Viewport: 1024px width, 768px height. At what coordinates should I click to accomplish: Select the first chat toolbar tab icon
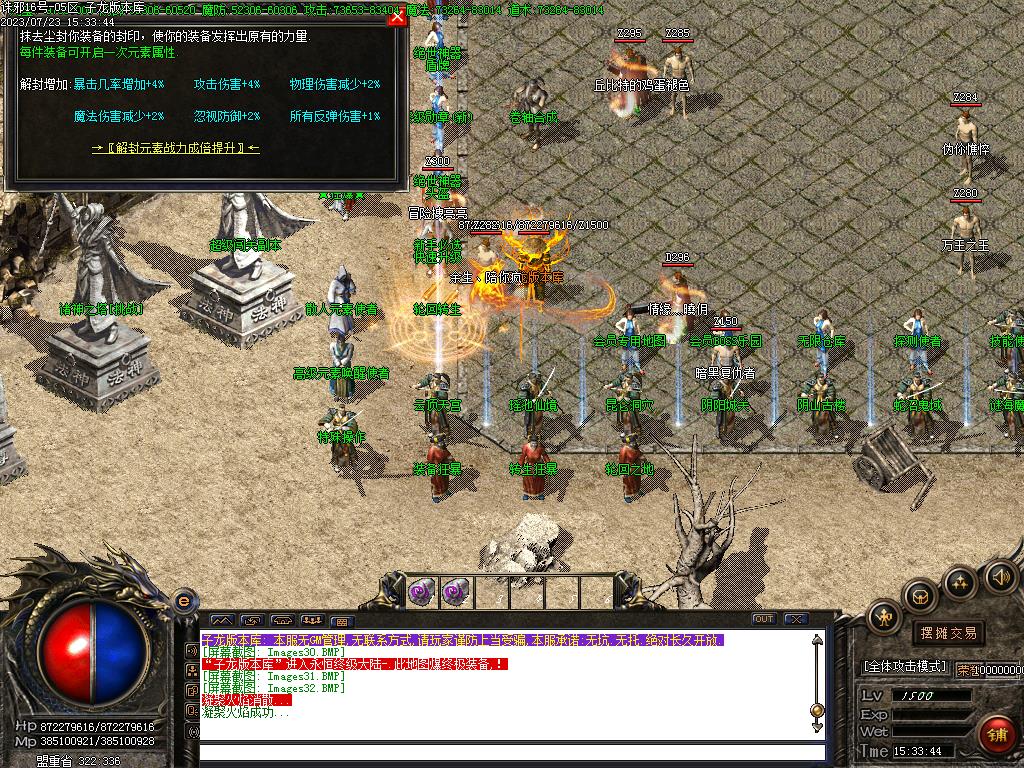221,621
